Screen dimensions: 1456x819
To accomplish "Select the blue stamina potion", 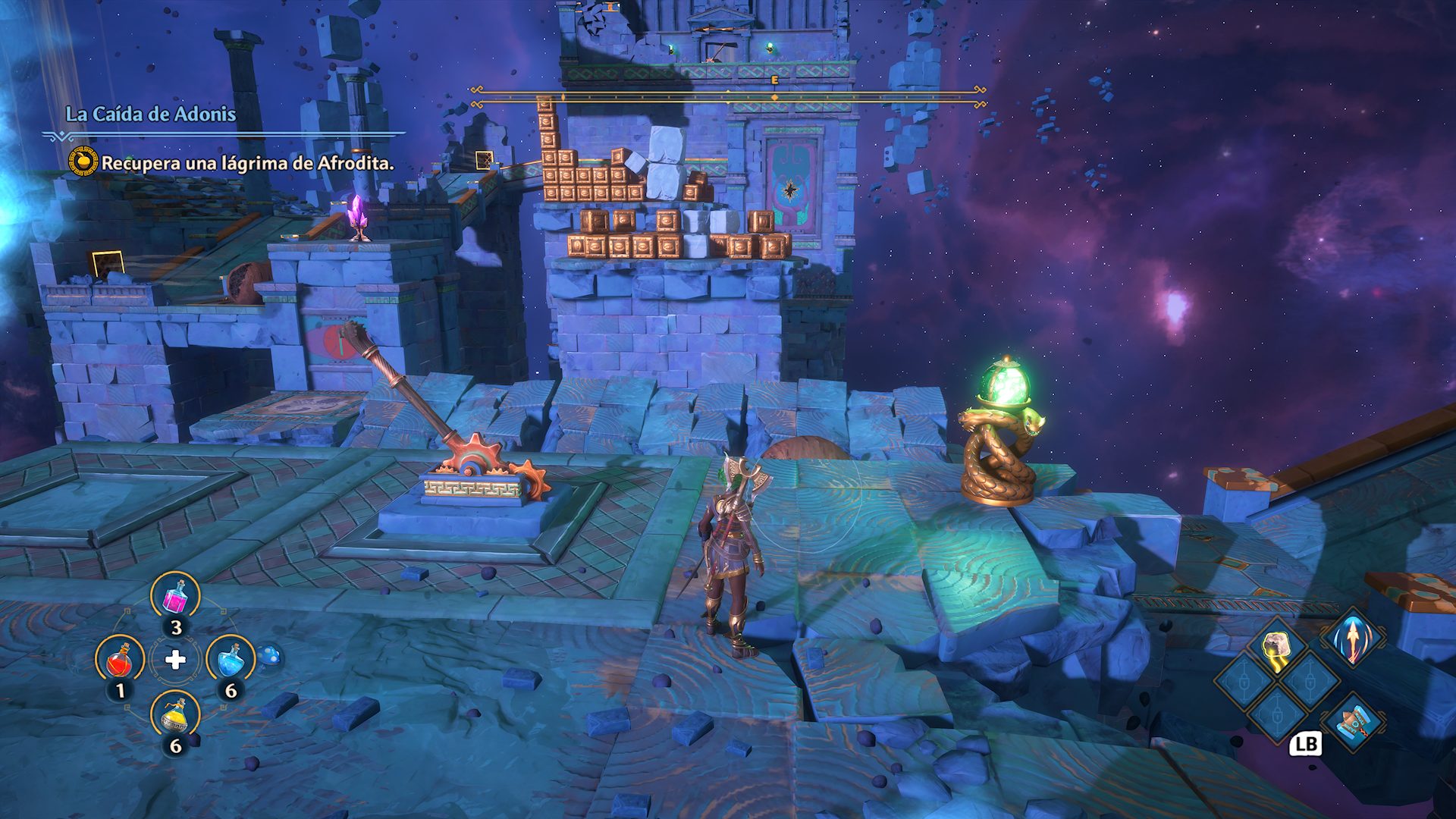I will [x=231, y=660].
